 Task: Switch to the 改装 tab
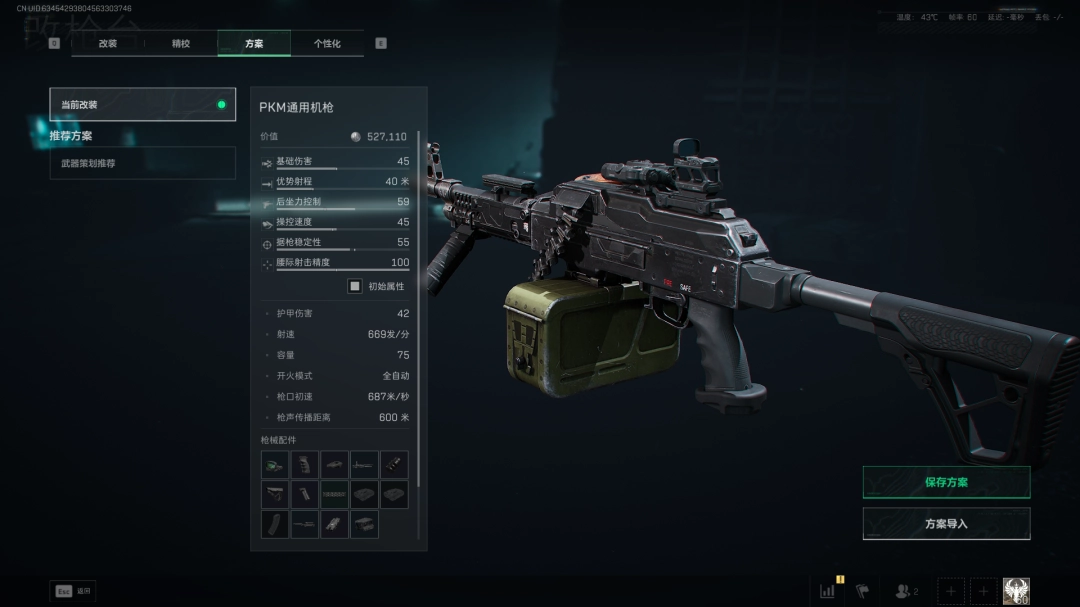pos(108,44)
